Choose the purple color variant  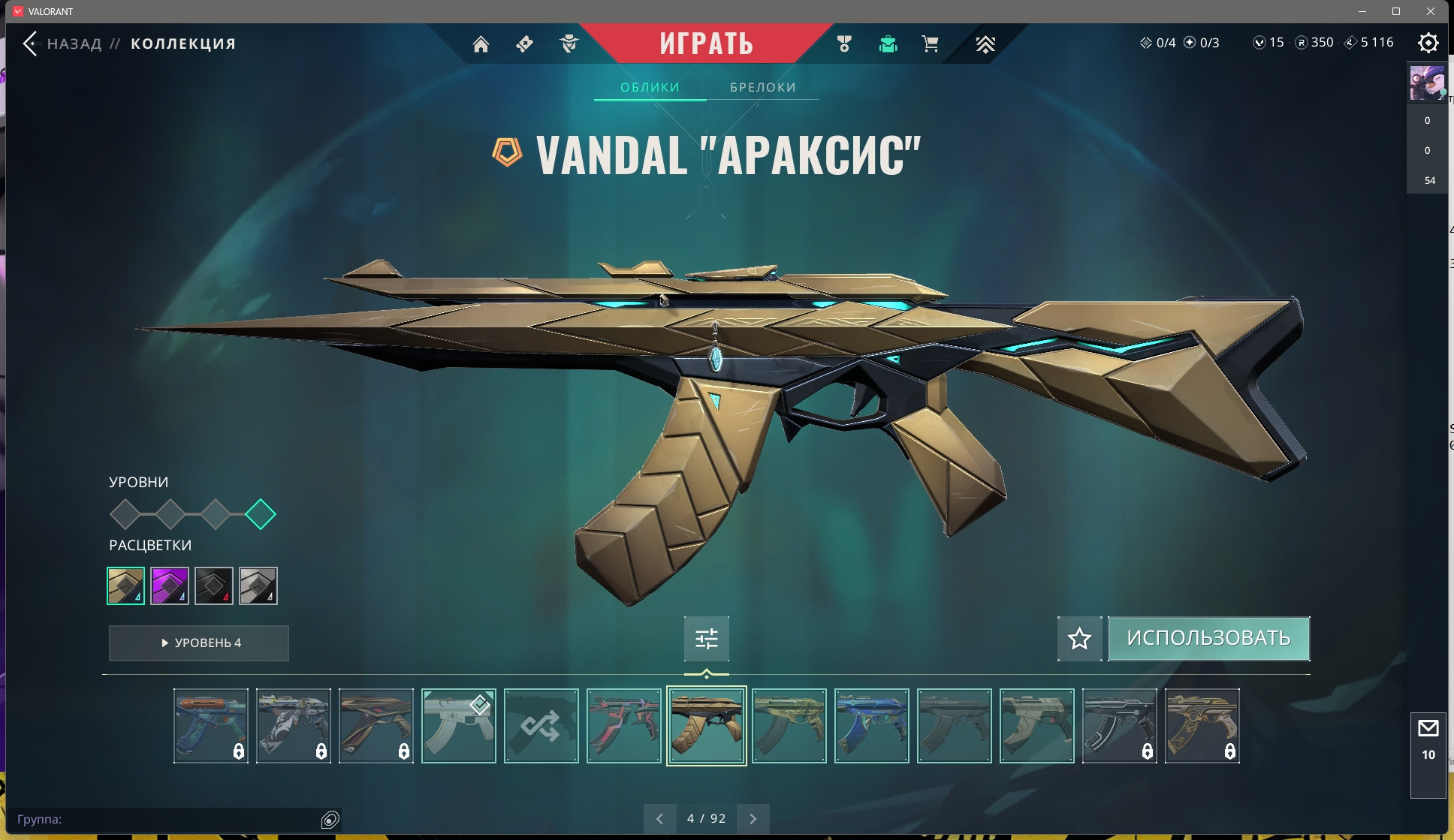pyautogui.click(x=170, y=586)
